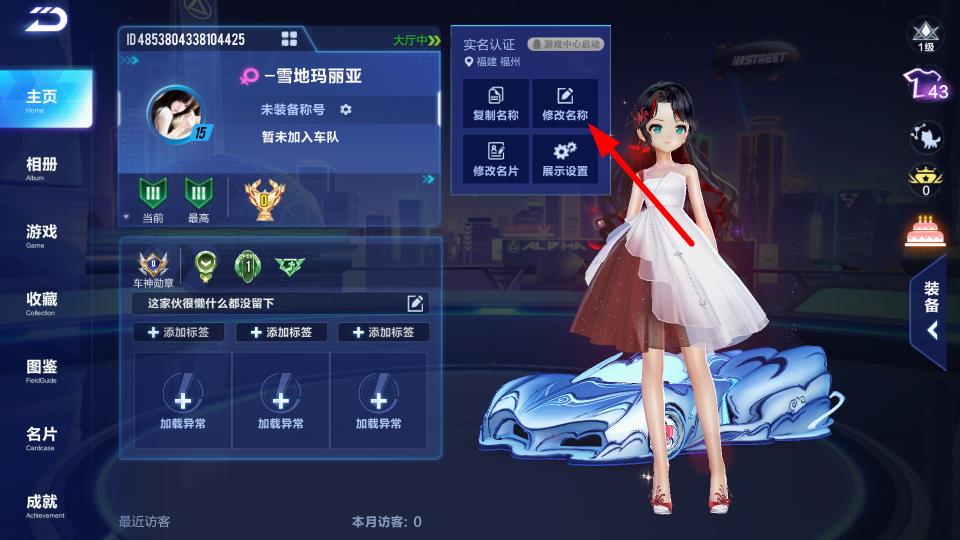Switch to the 游戏 Game tab

42,235
